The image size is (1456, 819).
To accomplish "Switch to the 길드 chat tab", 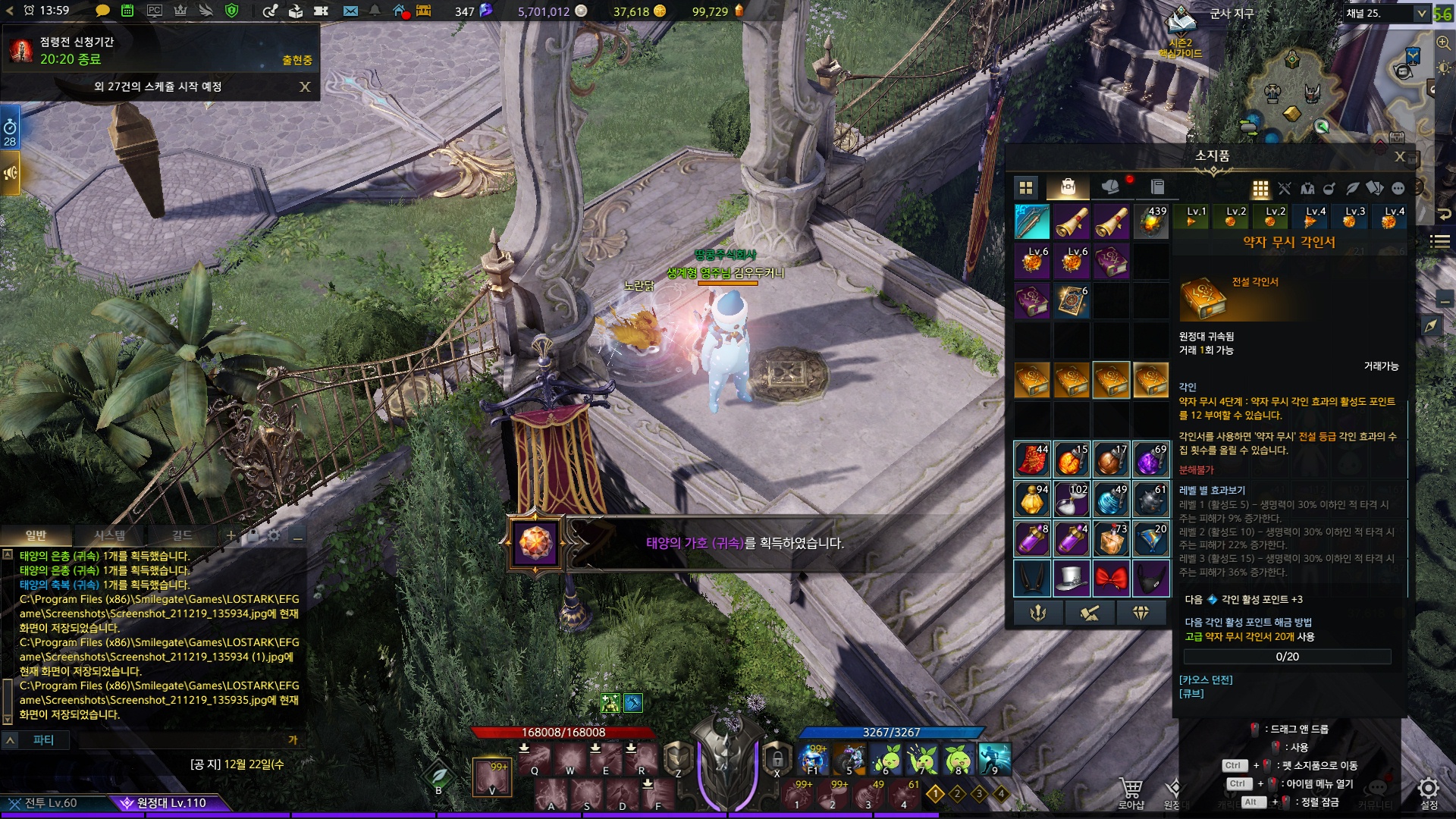I will (182, 536).
